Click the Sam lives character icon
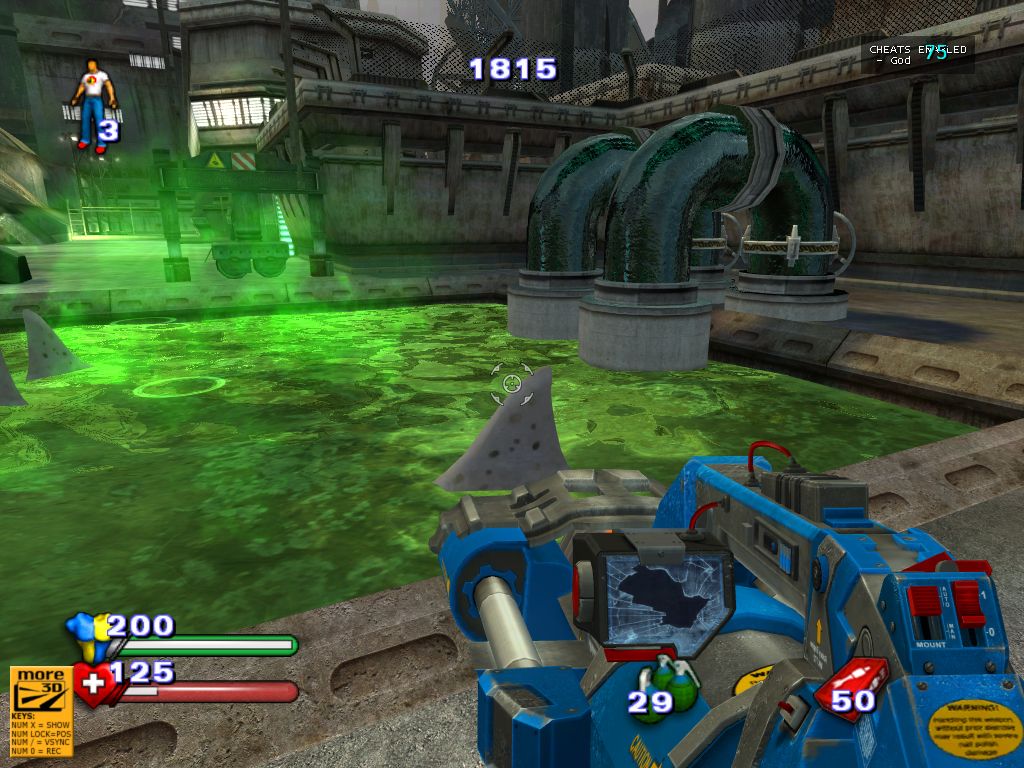Image resolution: width=1024 pixels, height=768 pixels. click(x=93, y=102)
